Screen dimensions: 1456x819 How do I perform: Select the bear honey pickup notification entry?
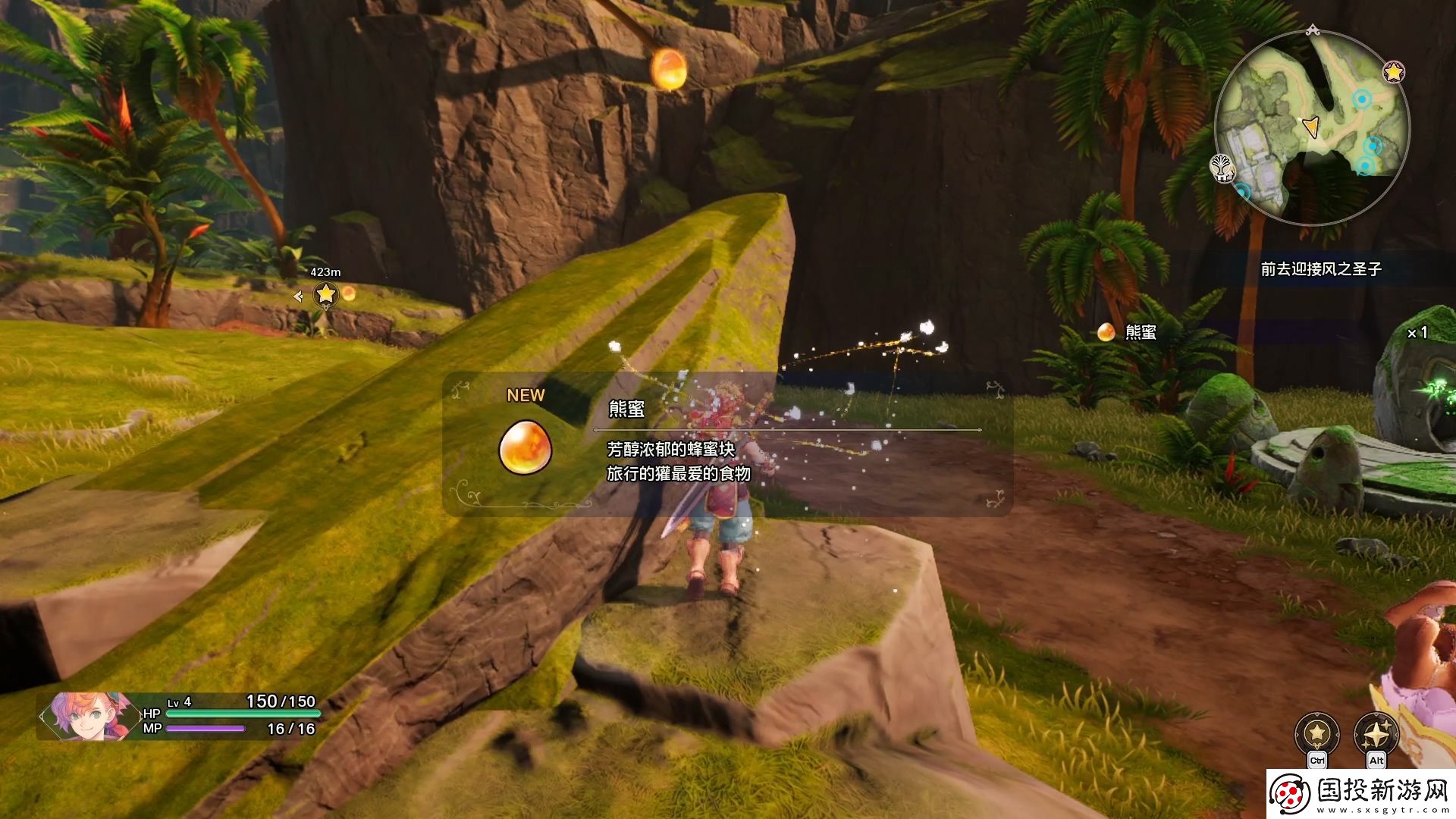coord(1130,332)
